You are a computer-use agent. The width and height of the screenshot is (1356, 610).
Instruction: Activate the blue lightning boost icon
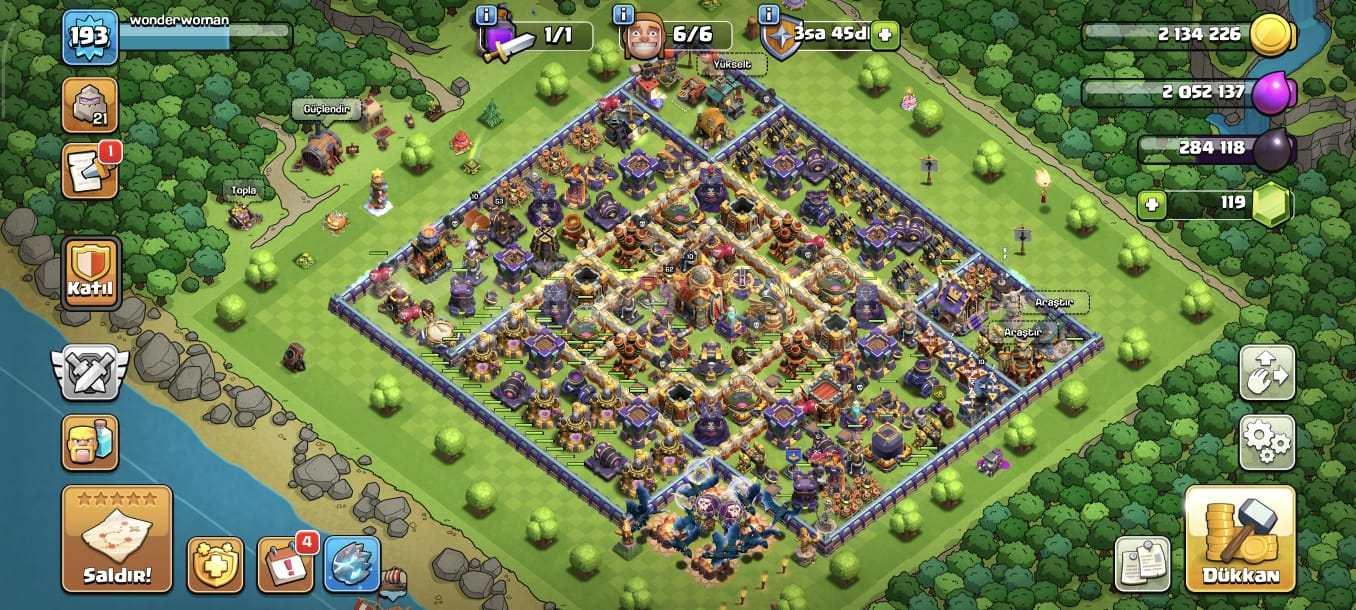pos(352,564)
